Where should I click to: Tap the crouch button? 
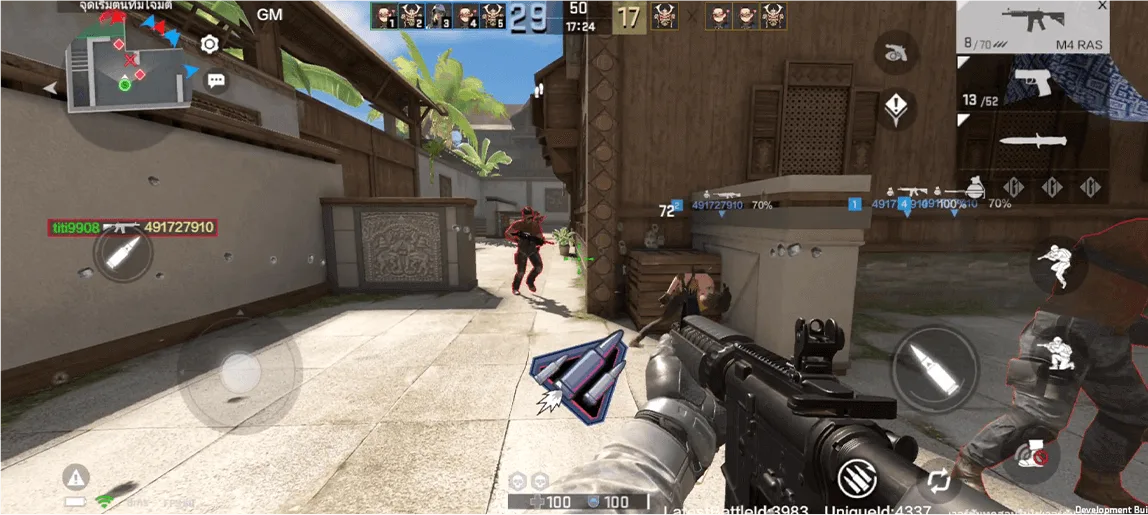point(1058,357)
